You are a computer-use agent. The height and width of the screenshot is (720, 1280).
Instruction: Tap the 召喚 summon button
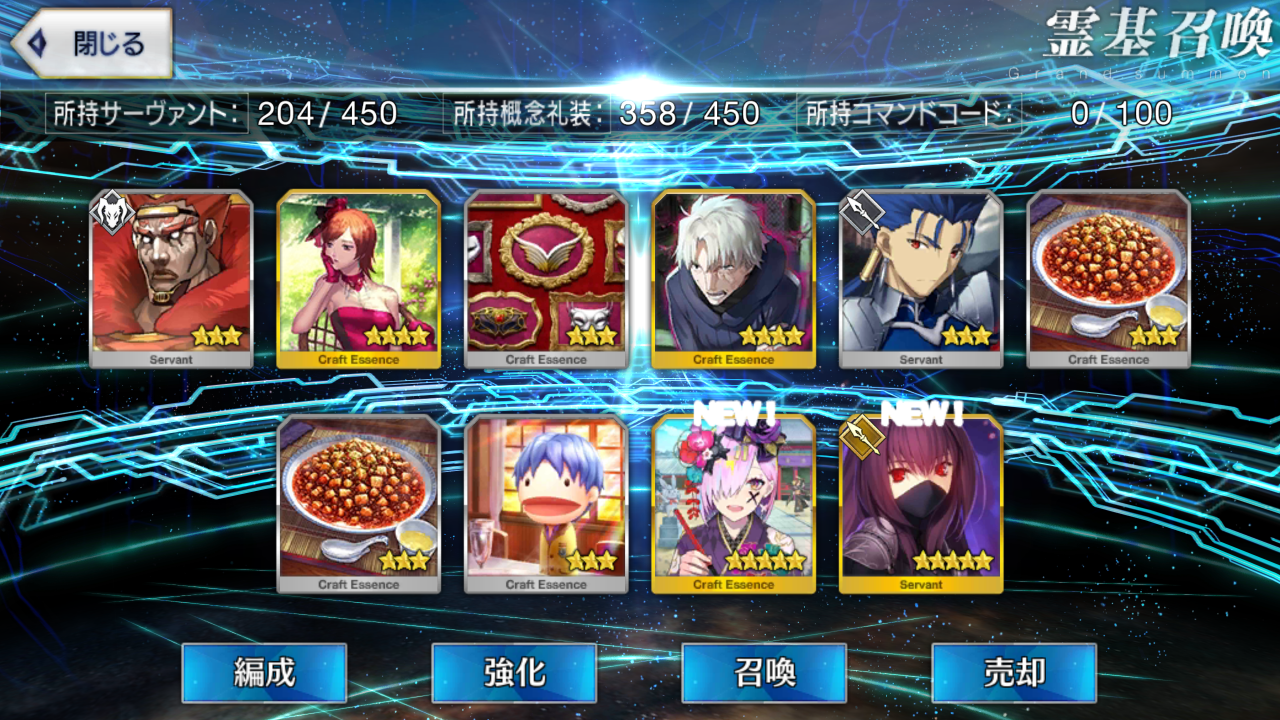pos(764,672)
